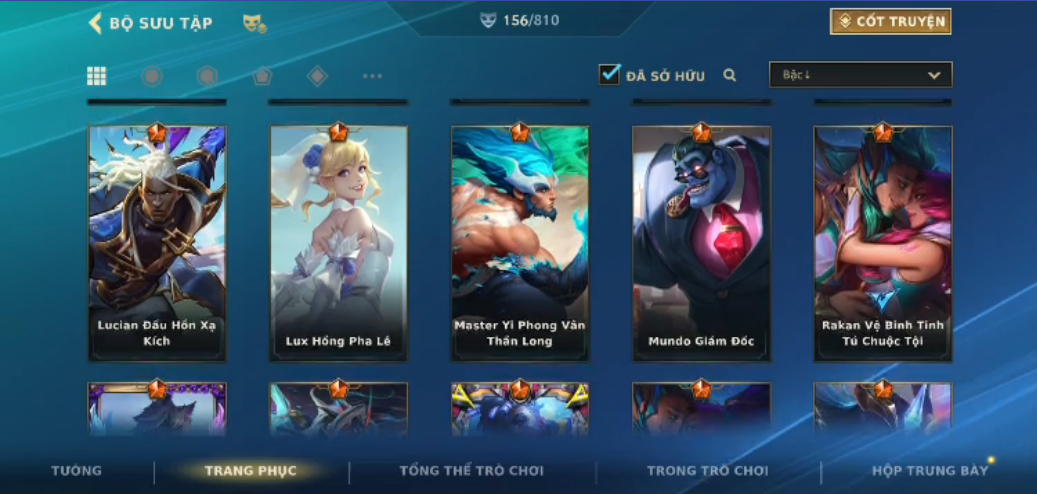The height and width of the screenshot is (494, 1037).
Task: Switch to the Trang Phục tab
Action: coord(250,471)
